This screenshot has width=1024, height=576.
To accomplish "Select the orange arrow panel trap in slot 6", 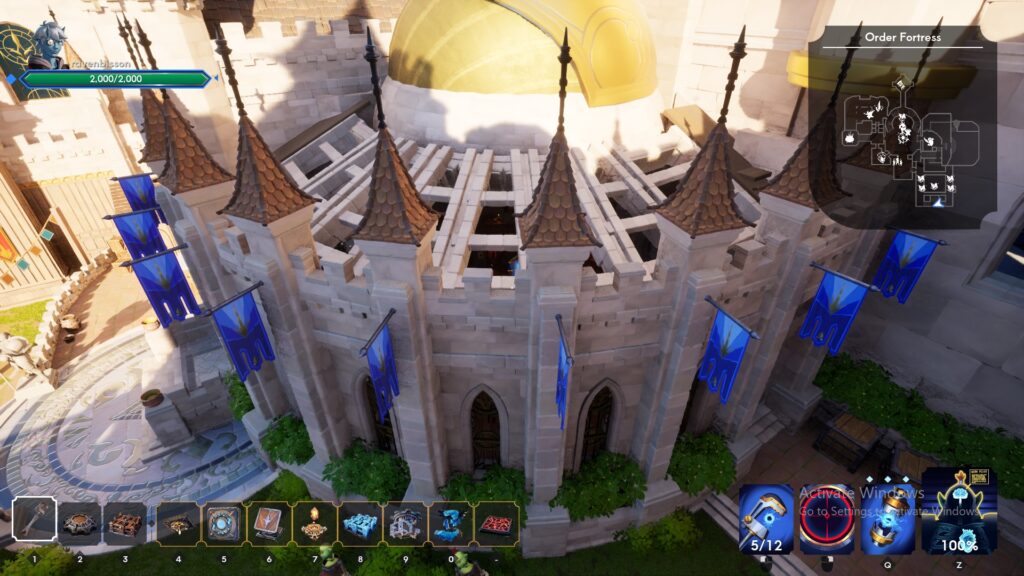I will pos(268,523).
